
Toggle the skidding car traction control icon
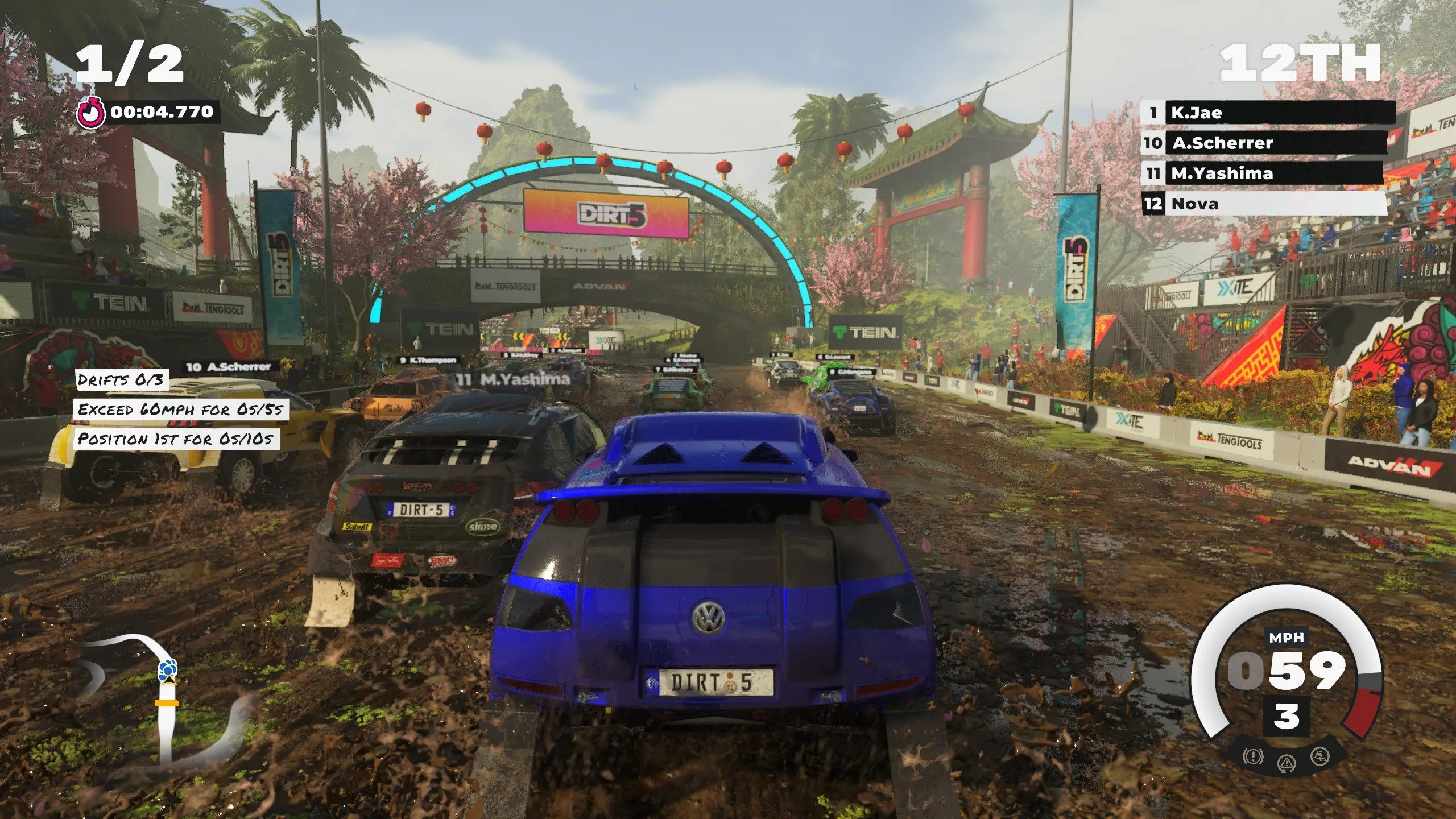[1321, 756]
